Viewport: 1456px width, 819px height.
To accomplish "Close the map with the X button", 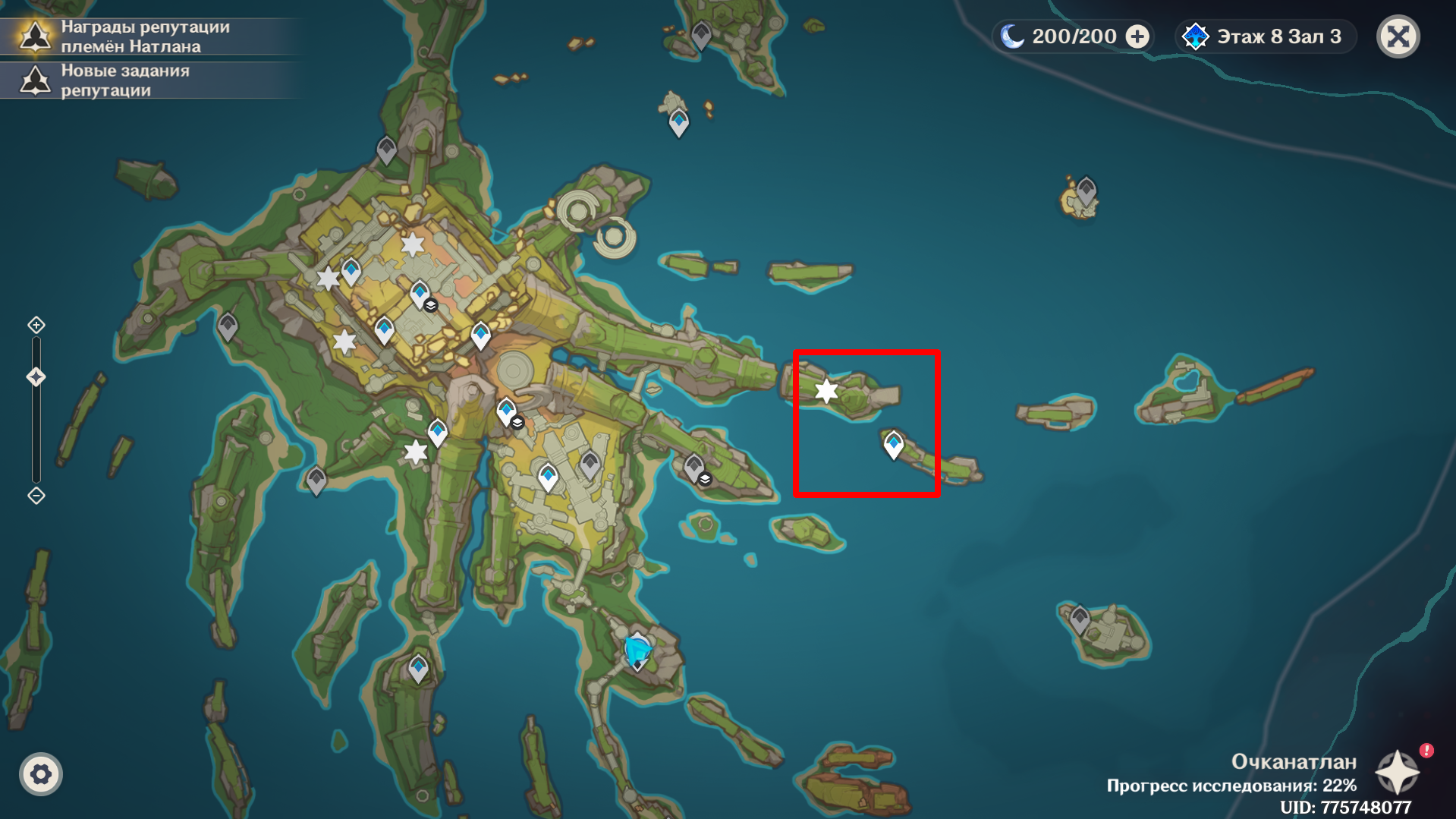I will [x=1398, y=36].
